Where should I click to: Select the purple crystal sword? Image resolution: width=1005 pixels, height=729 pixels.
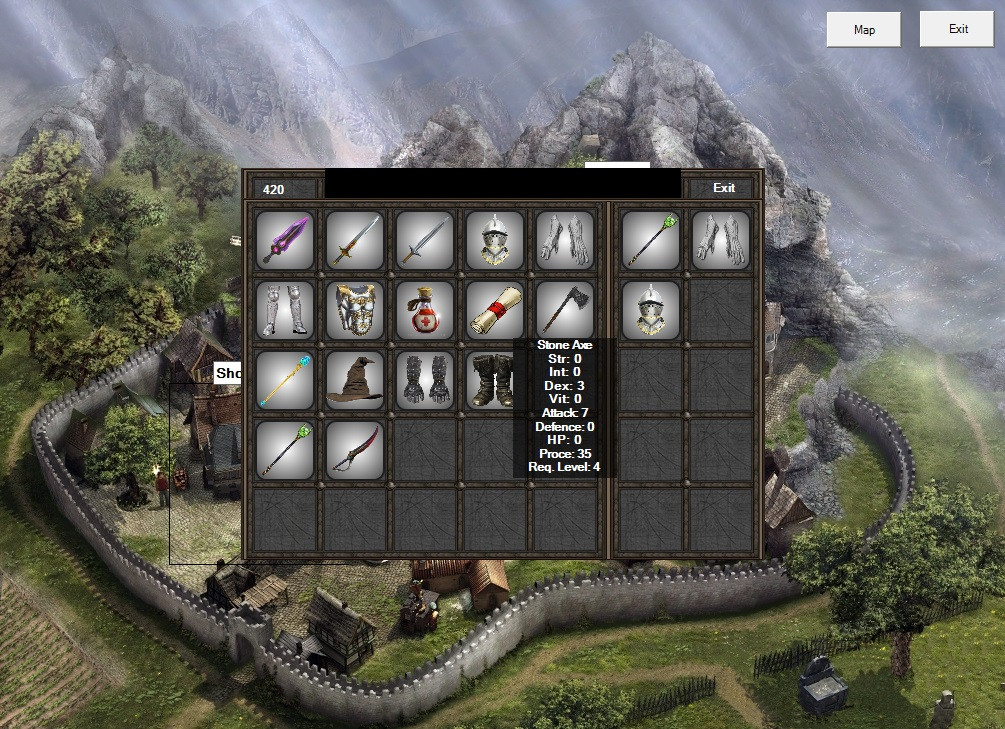[285, 240]
